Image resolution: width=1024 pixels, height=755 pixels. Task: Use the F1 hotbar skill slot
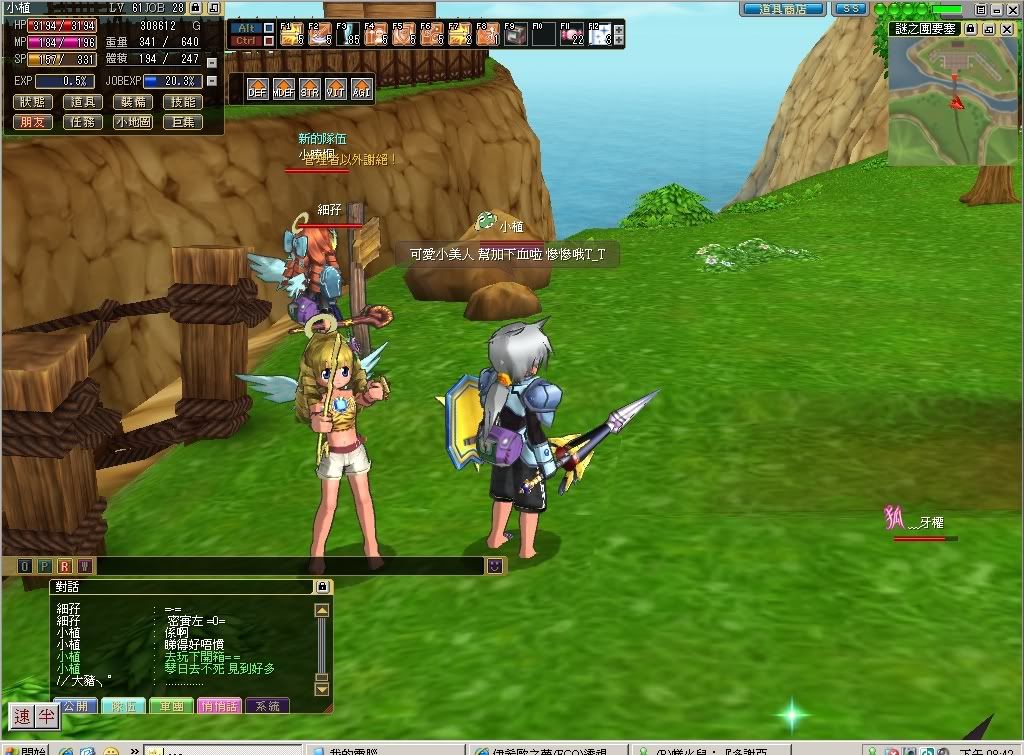pyautogui.click(x=291, y=35)
